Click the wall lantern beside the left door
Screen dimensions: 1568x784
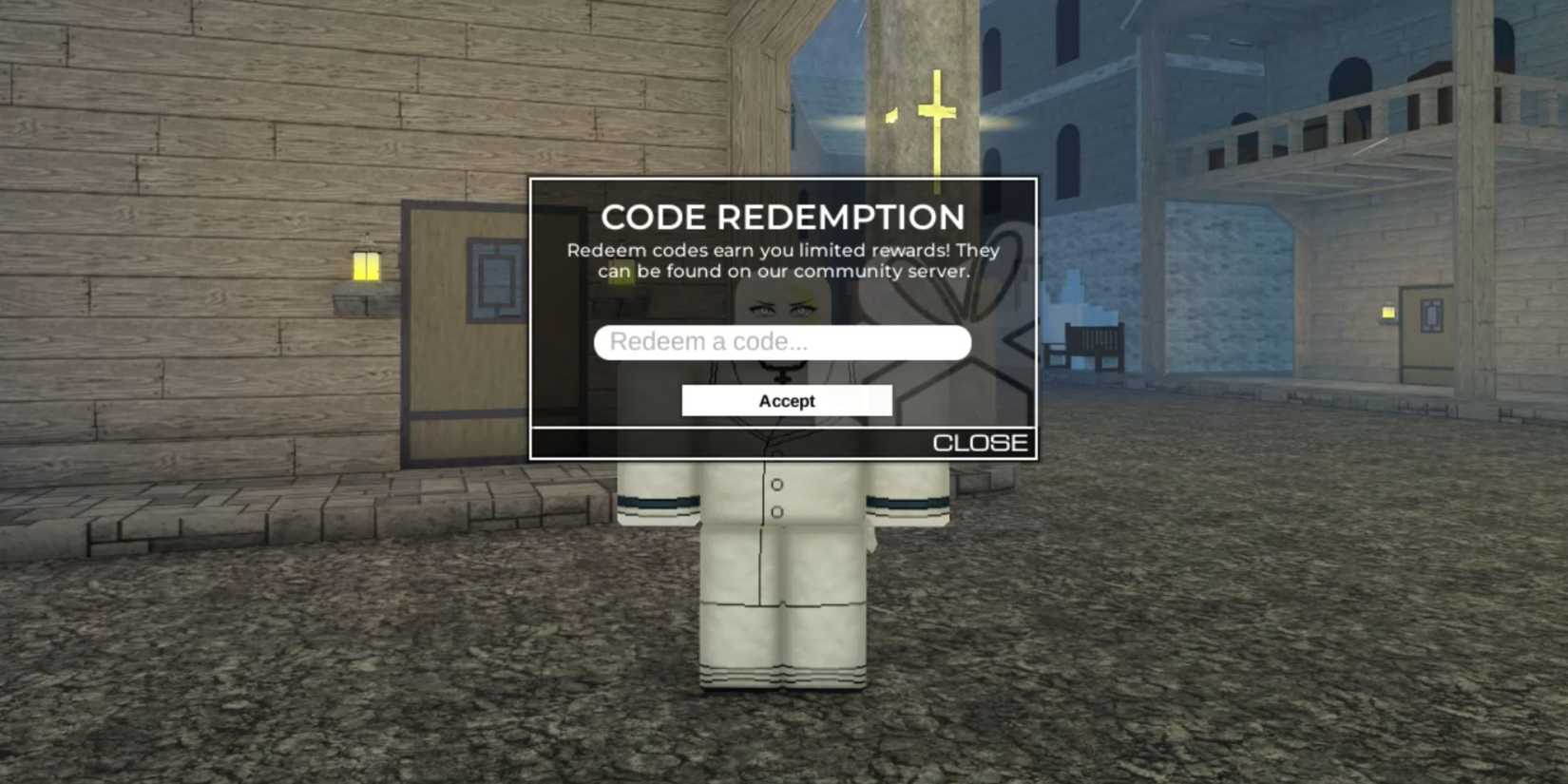click(x=367, y=268)
